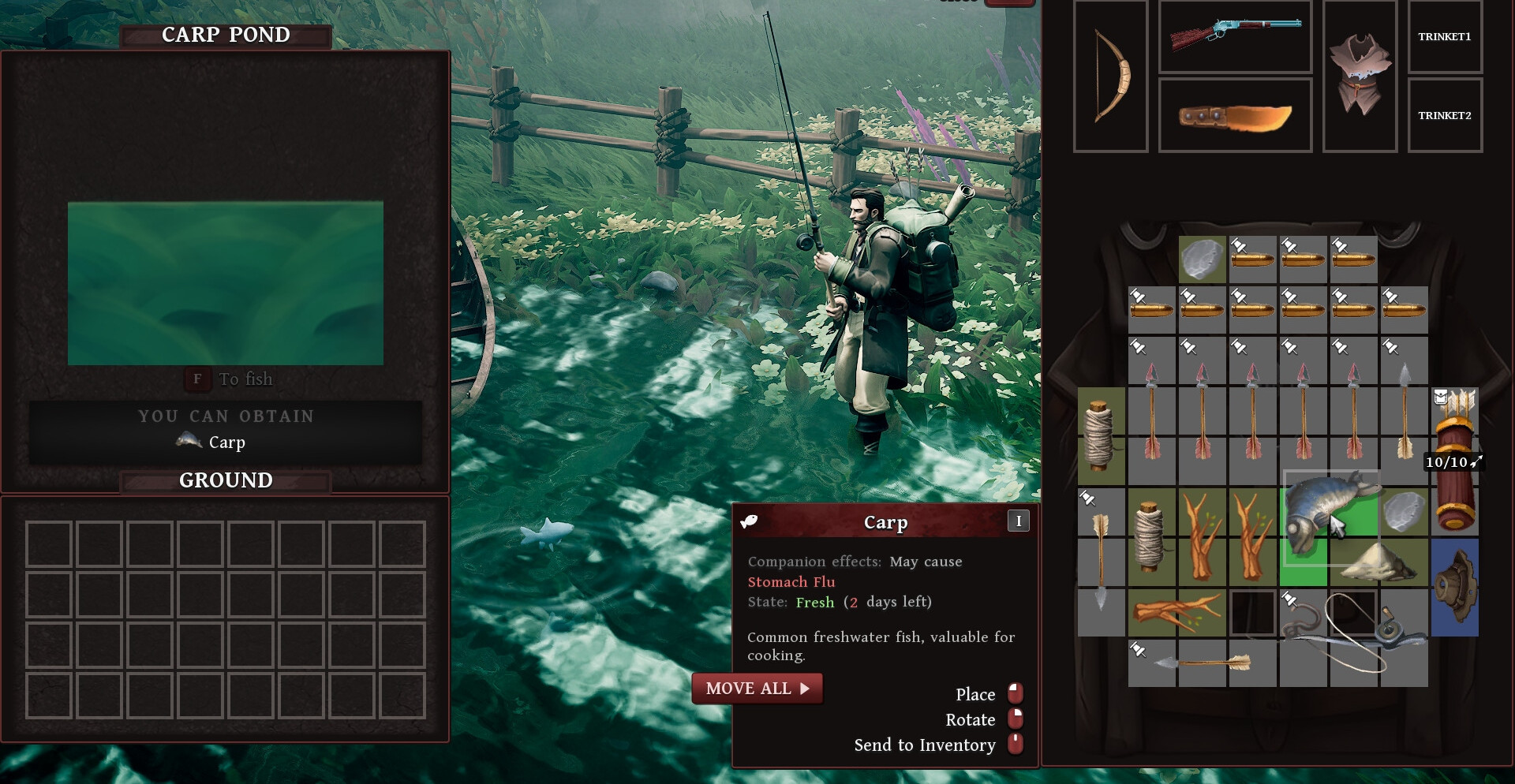Open the carp info button marked I

pos(1019,521)
